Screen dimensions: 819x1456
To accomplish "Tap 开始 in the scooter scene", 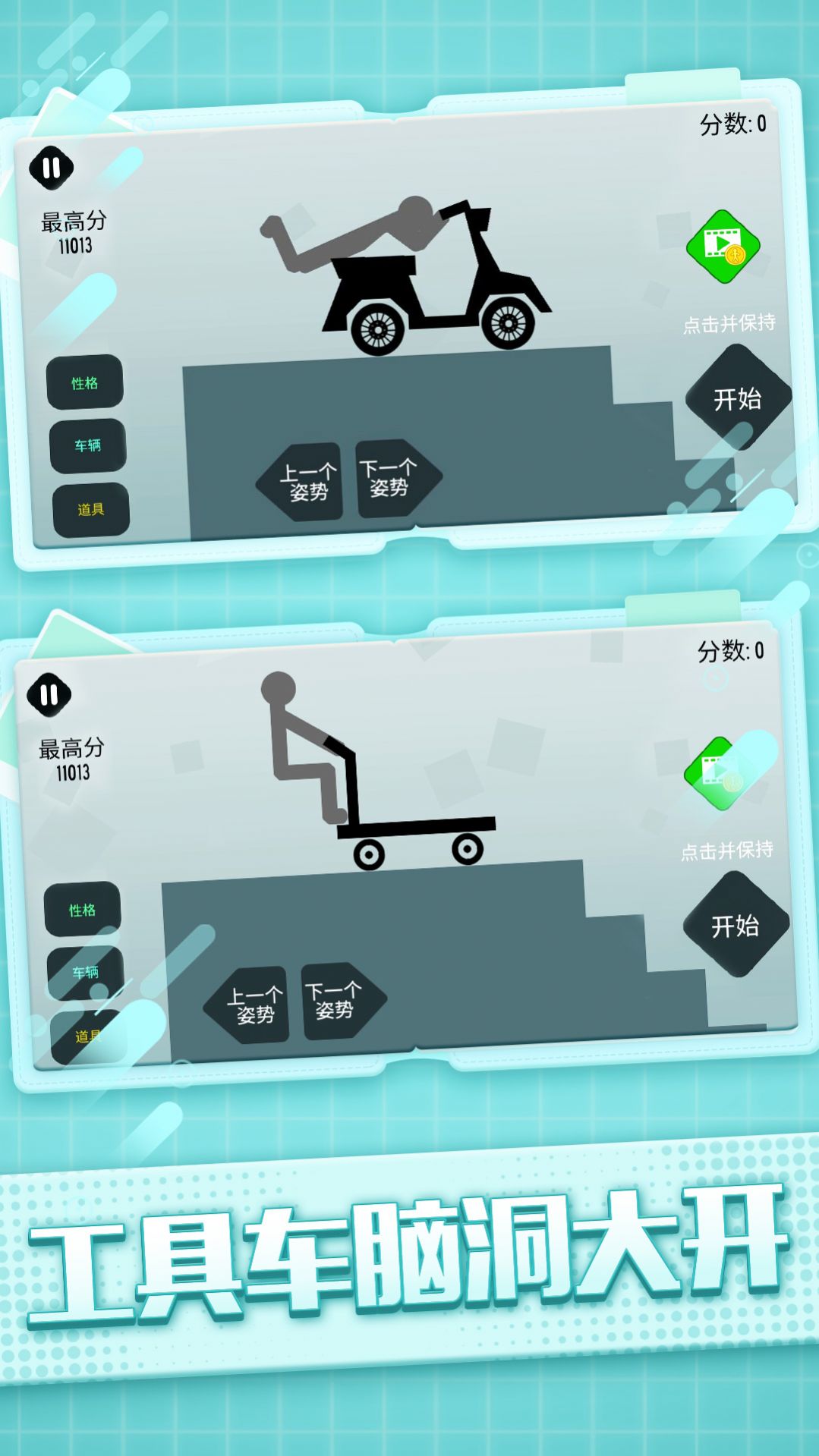I will (x=737, y=399).
